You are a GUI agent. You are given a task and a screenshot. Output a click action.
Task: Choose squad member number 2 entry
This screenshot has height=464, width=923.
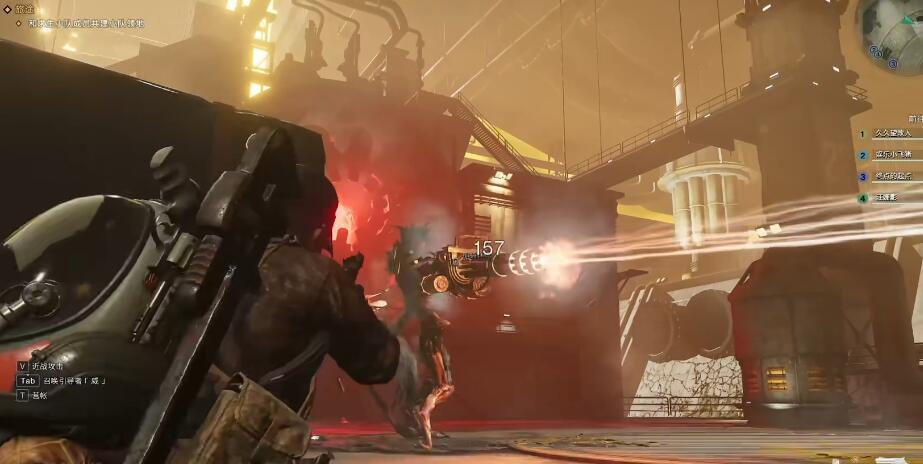coord(888,155)
